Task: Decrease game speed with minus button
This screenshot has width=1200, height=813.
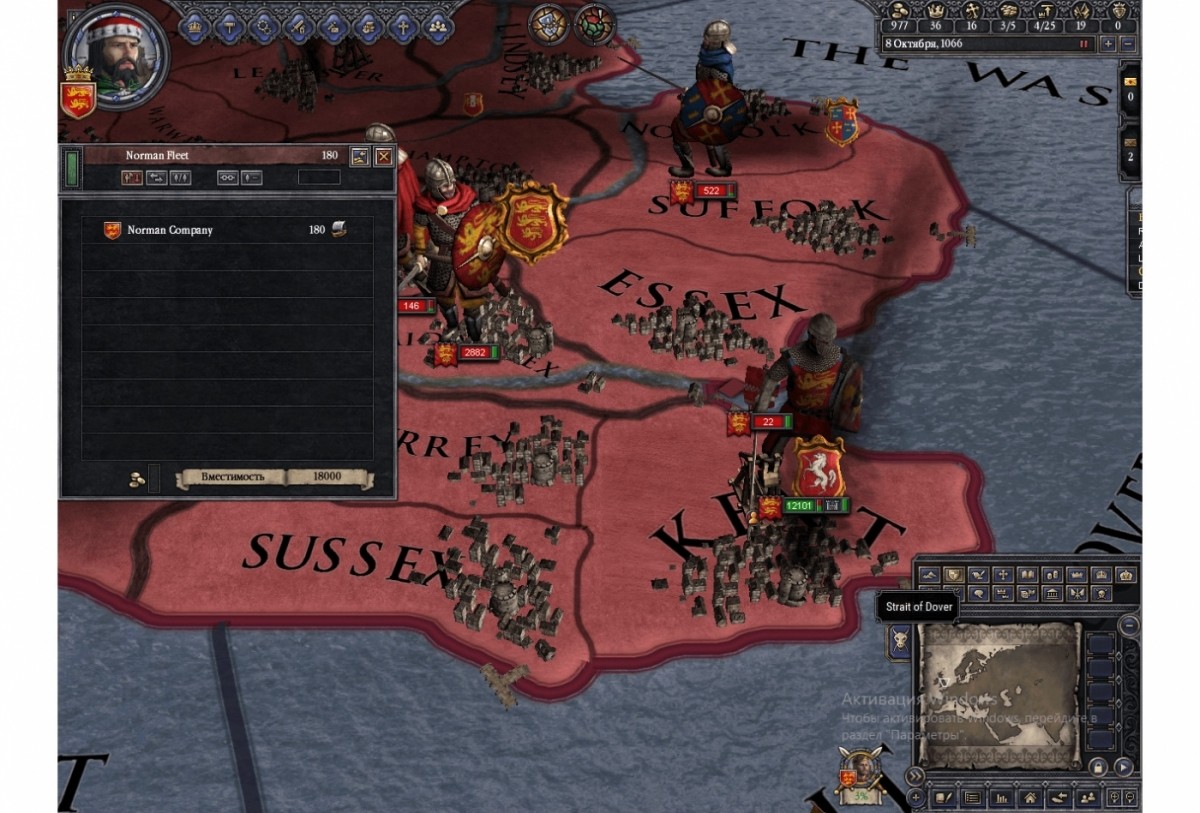Action: pos(1128,44)
